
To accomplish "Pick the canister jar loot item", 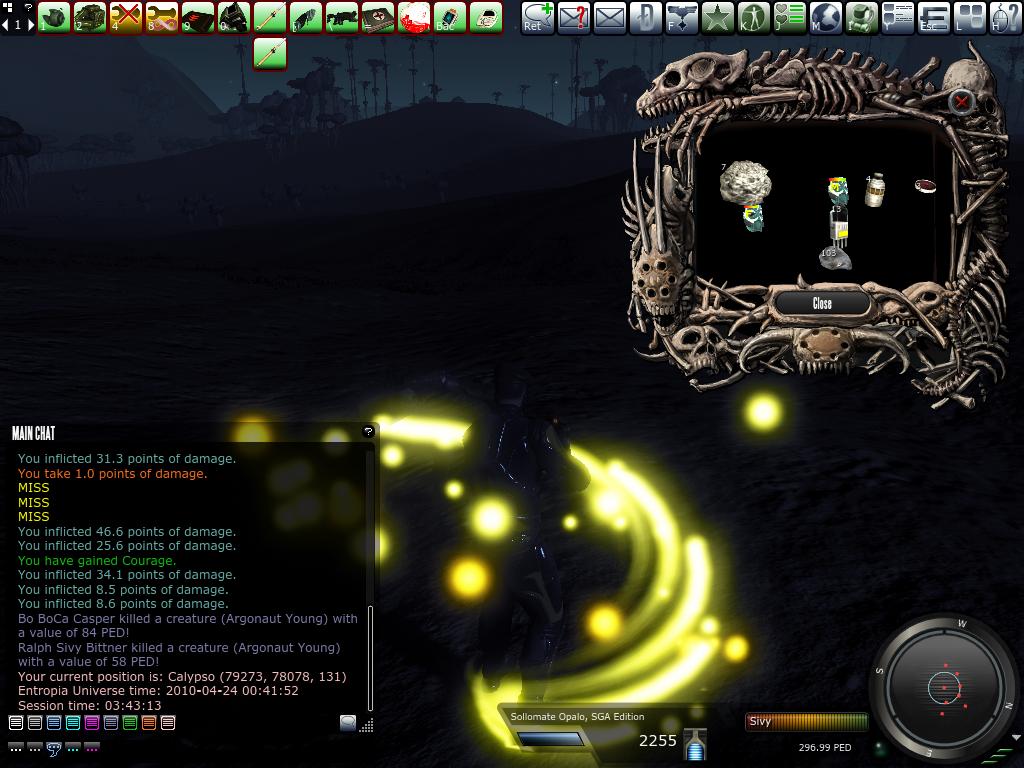I will click(875, 190).
